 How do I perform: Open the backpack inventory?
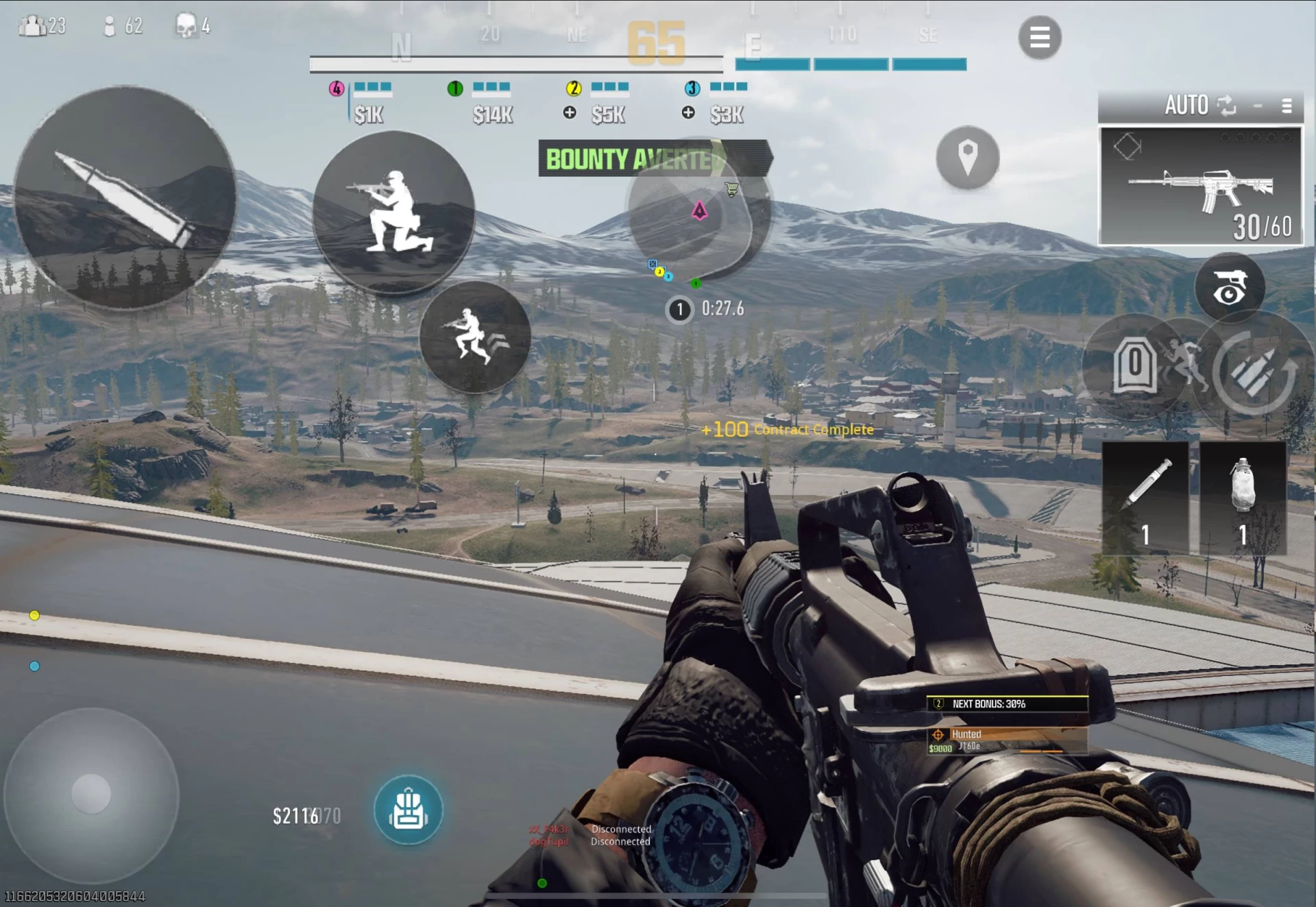coord(409,810)
